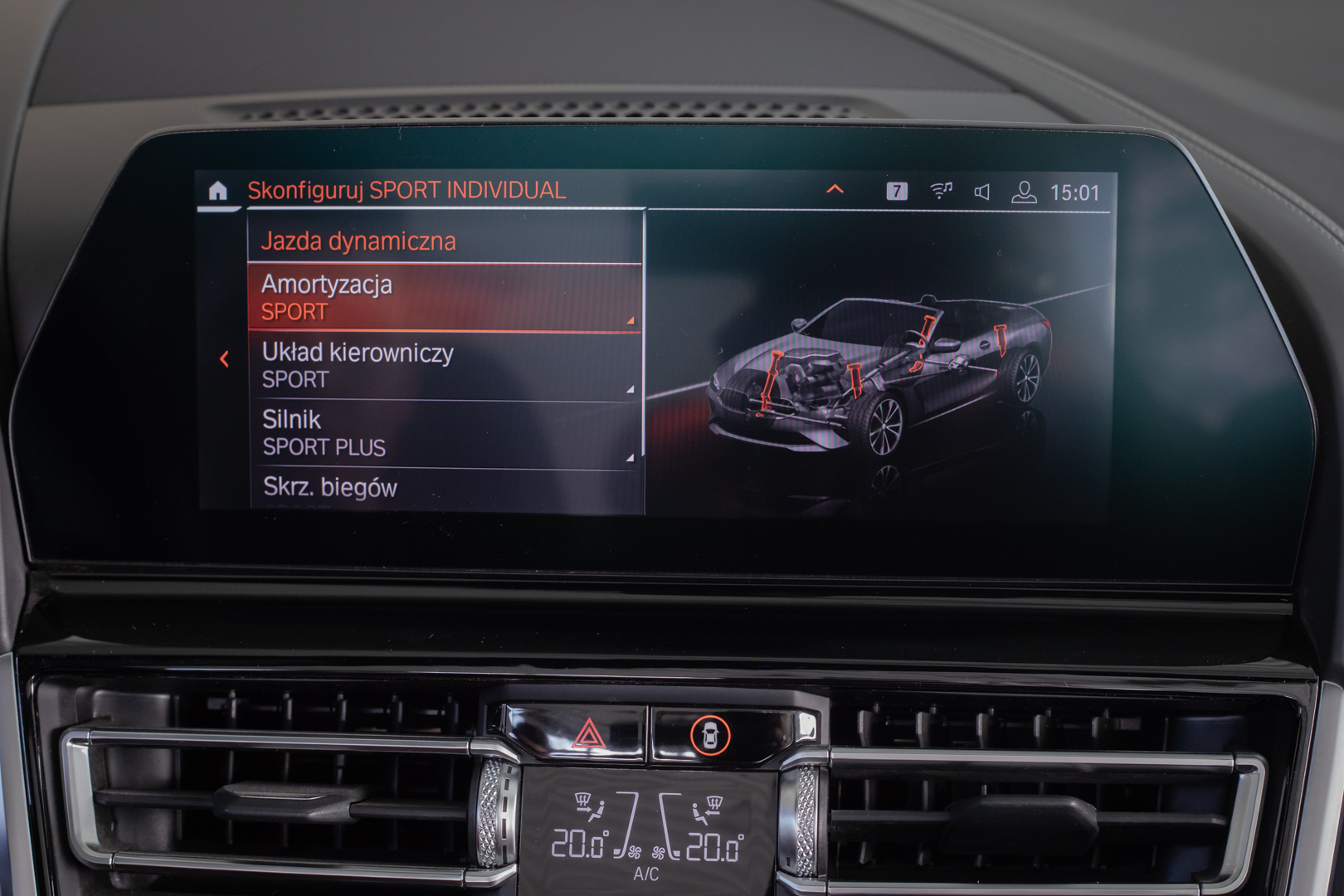The image size is (1344, 896).
Task: Expand the red up-chevron in the status bar
Action: [835, 190]
